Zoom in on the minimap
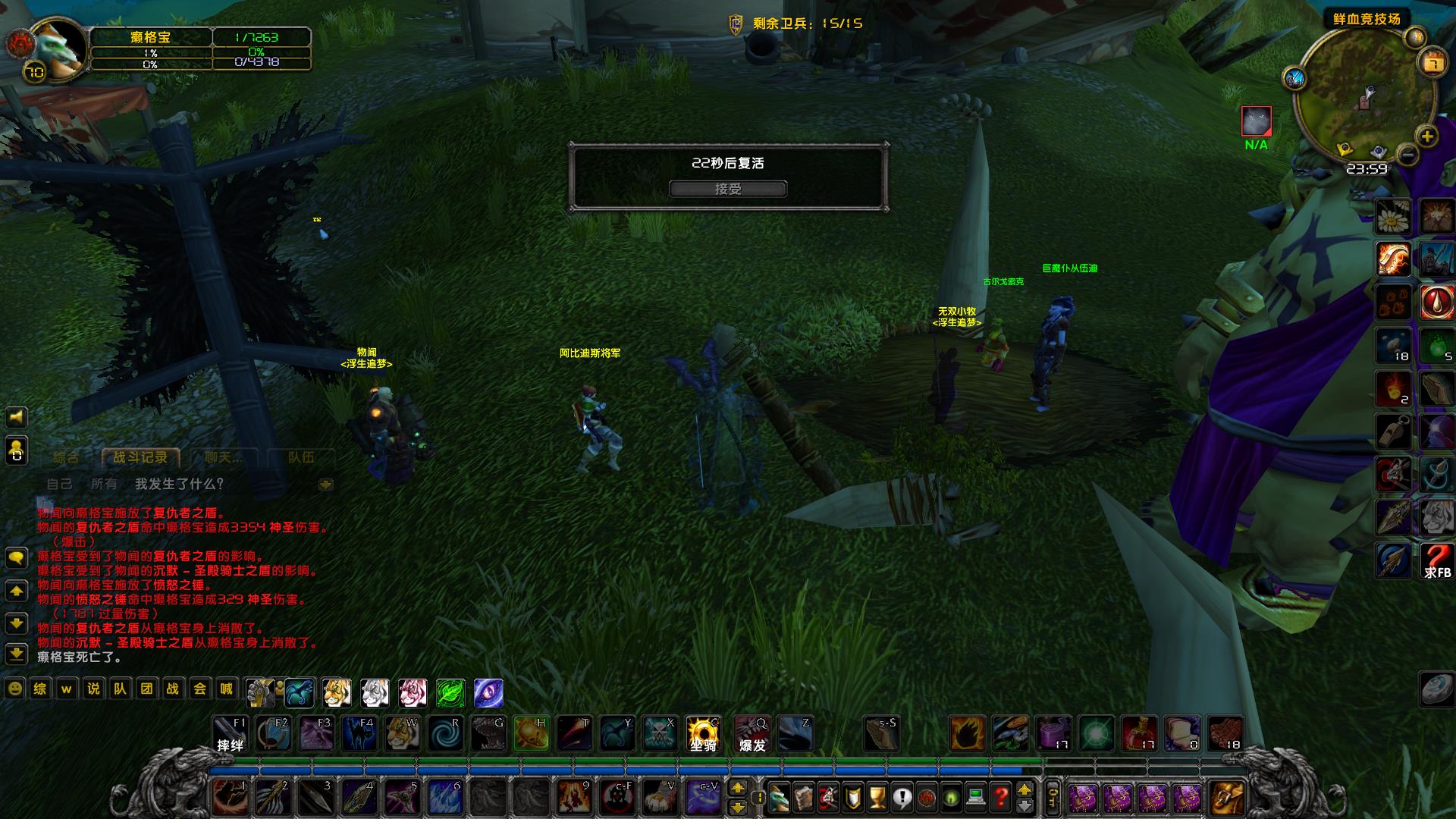The image size is (1456, 819). [1427, 136]
